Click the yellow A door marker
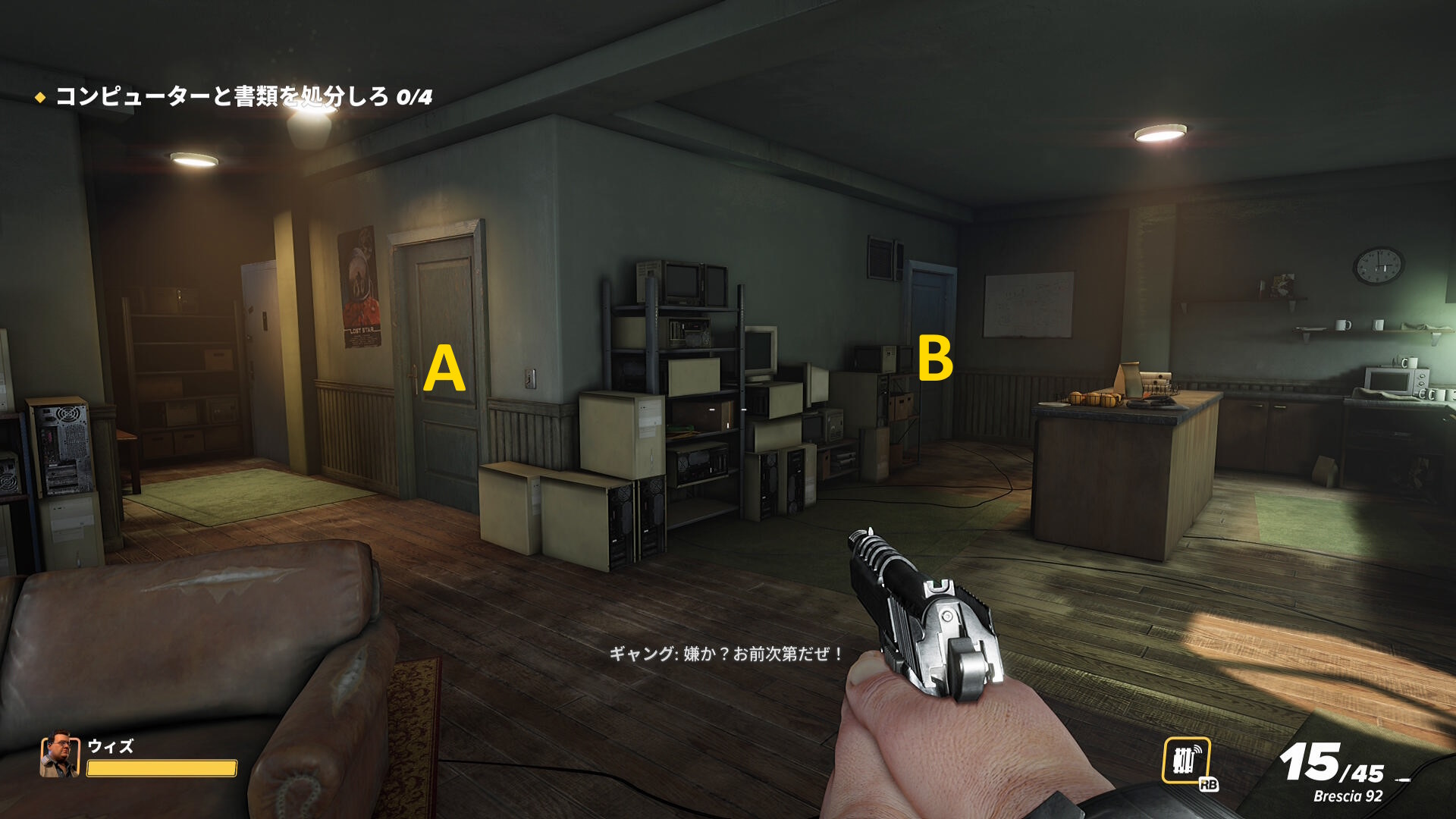 [x=444, y=369]
